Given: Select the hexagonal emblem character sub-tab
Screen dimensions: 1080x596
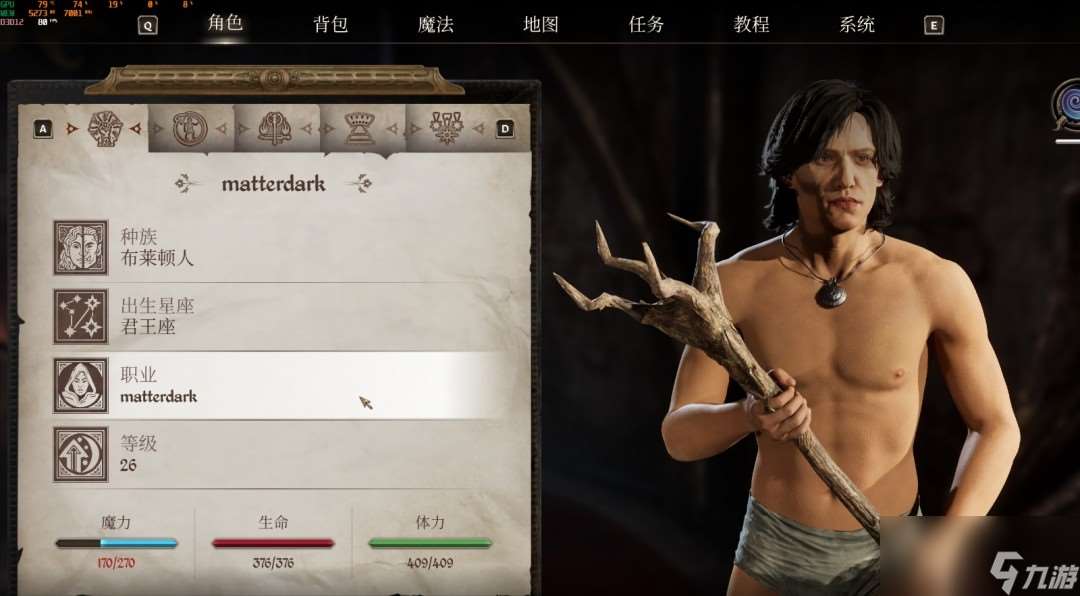Looking at the screenshot, I should [105, 128].
